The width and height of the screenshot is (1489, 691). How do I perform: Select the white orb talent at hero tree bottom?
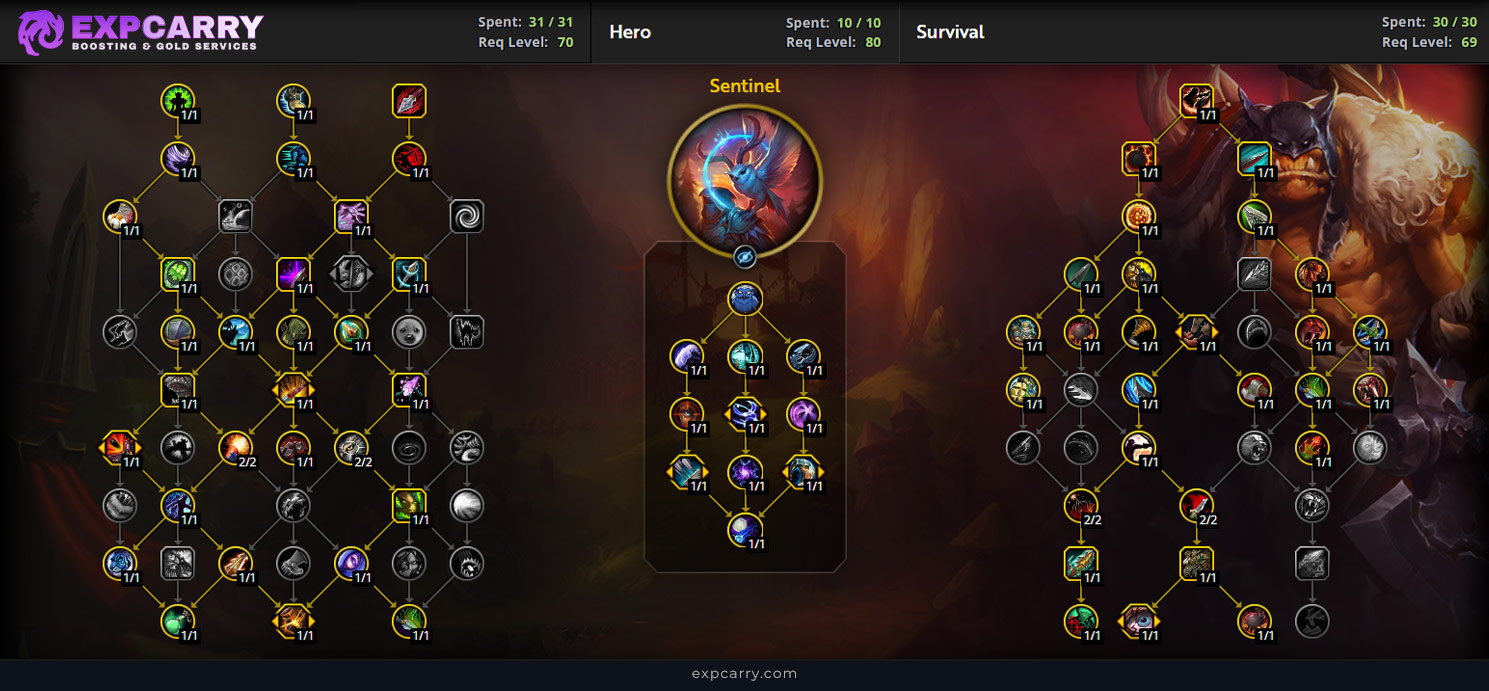745,529
